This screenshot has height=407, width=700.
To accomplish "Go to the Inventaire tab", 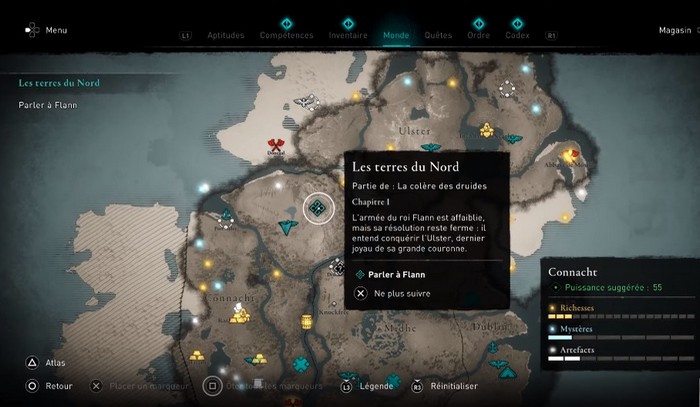I will (348, 35).
